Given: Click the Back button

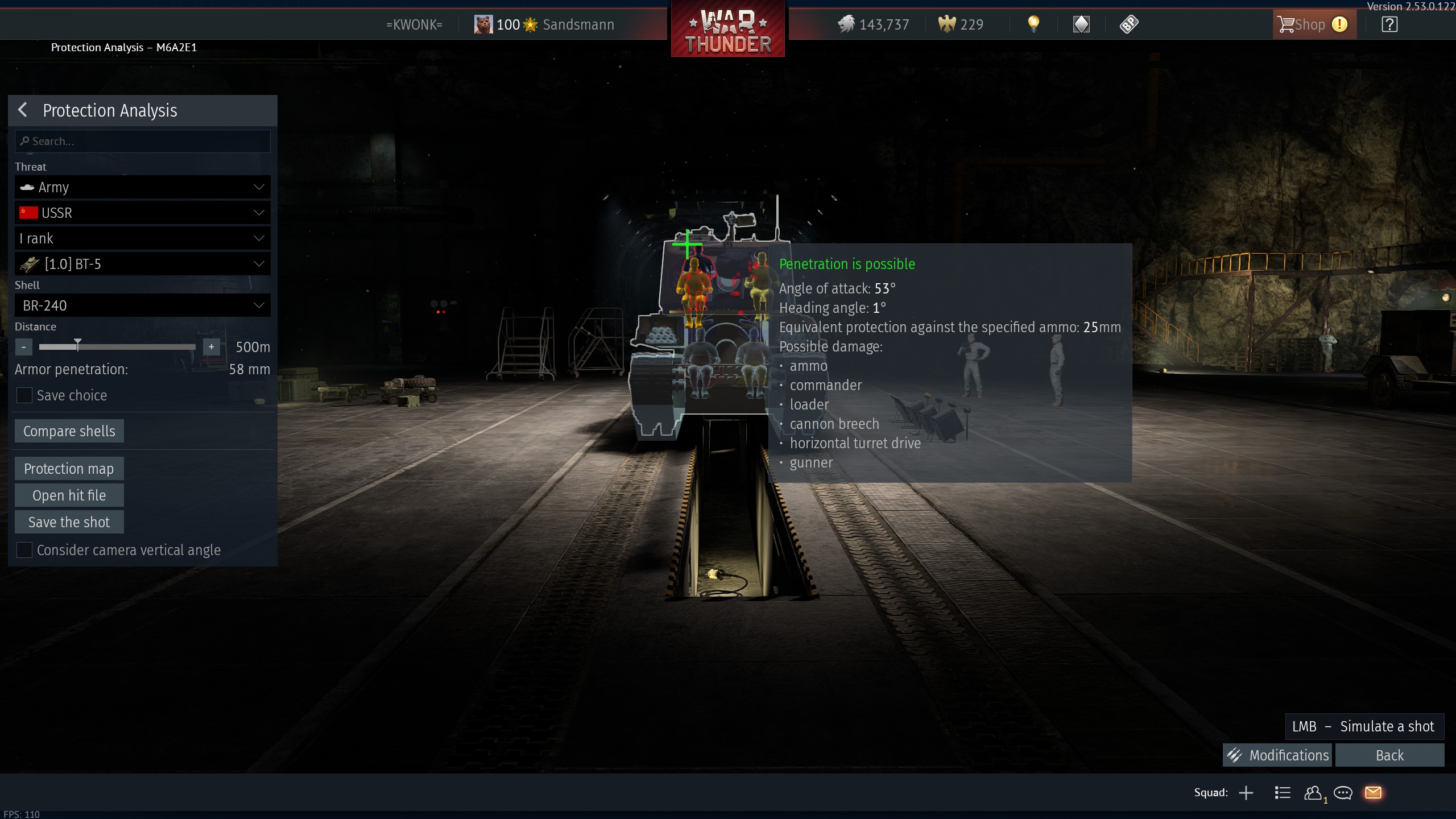Looking at the screenshot, I should 1389,755.
